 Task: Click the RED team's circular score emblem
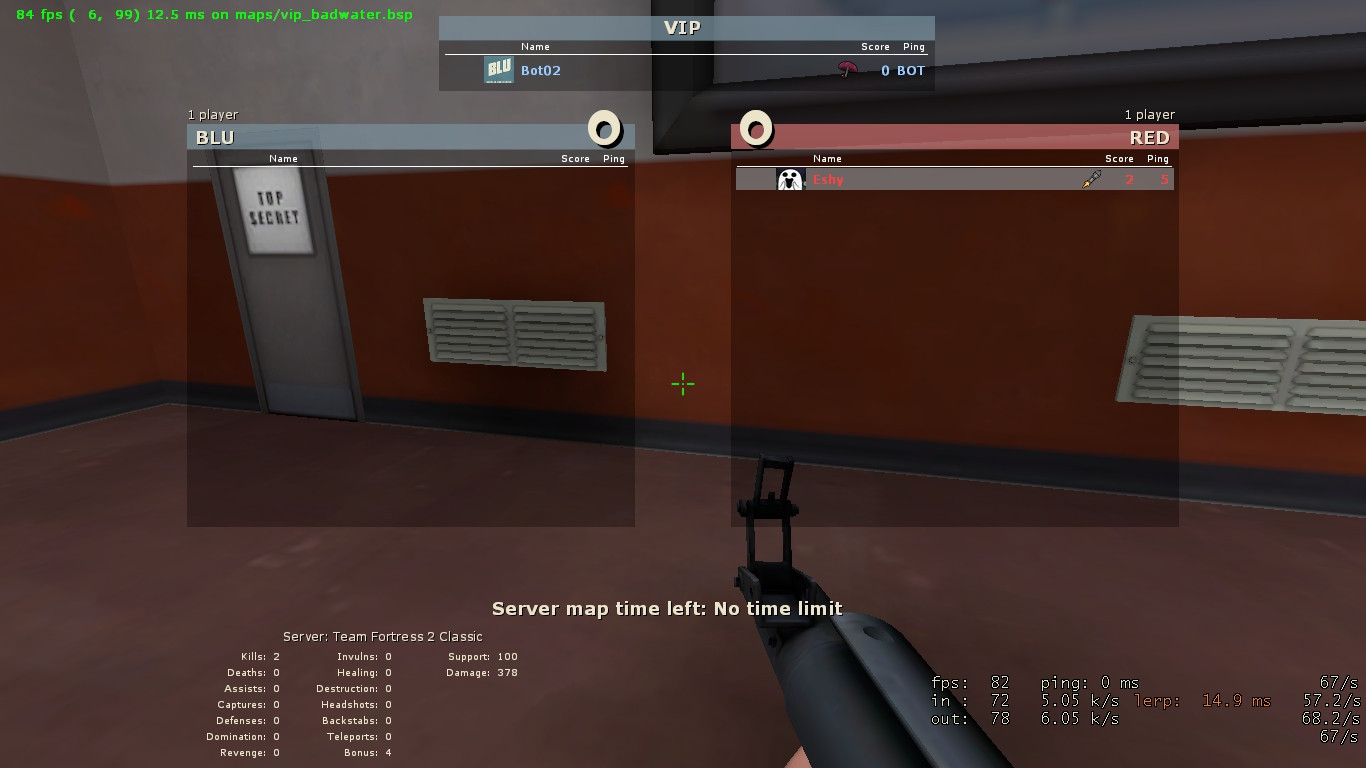coord(756,130)
